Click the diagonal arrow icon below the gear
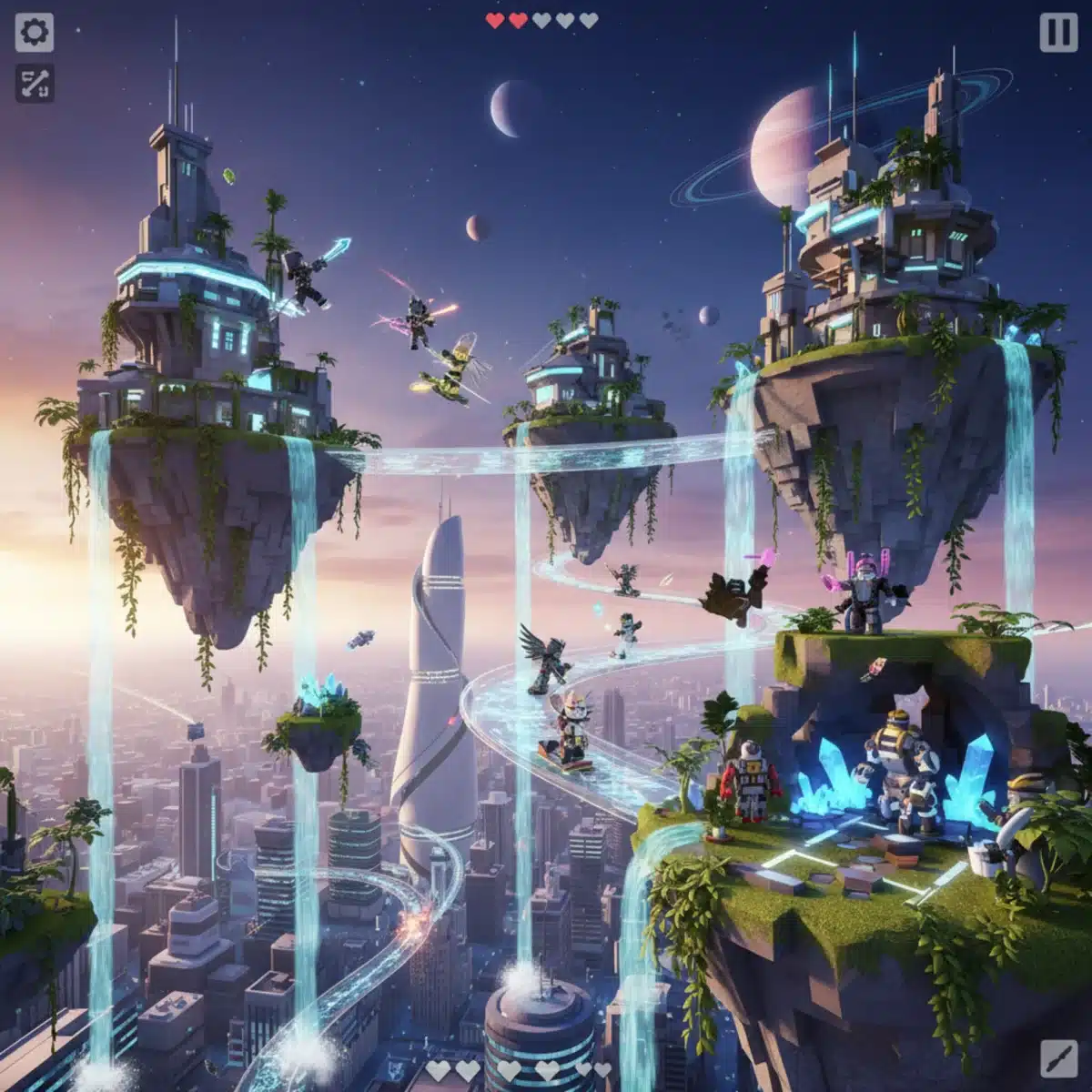The image size is (1092, 1092). [x=35, y=84]
